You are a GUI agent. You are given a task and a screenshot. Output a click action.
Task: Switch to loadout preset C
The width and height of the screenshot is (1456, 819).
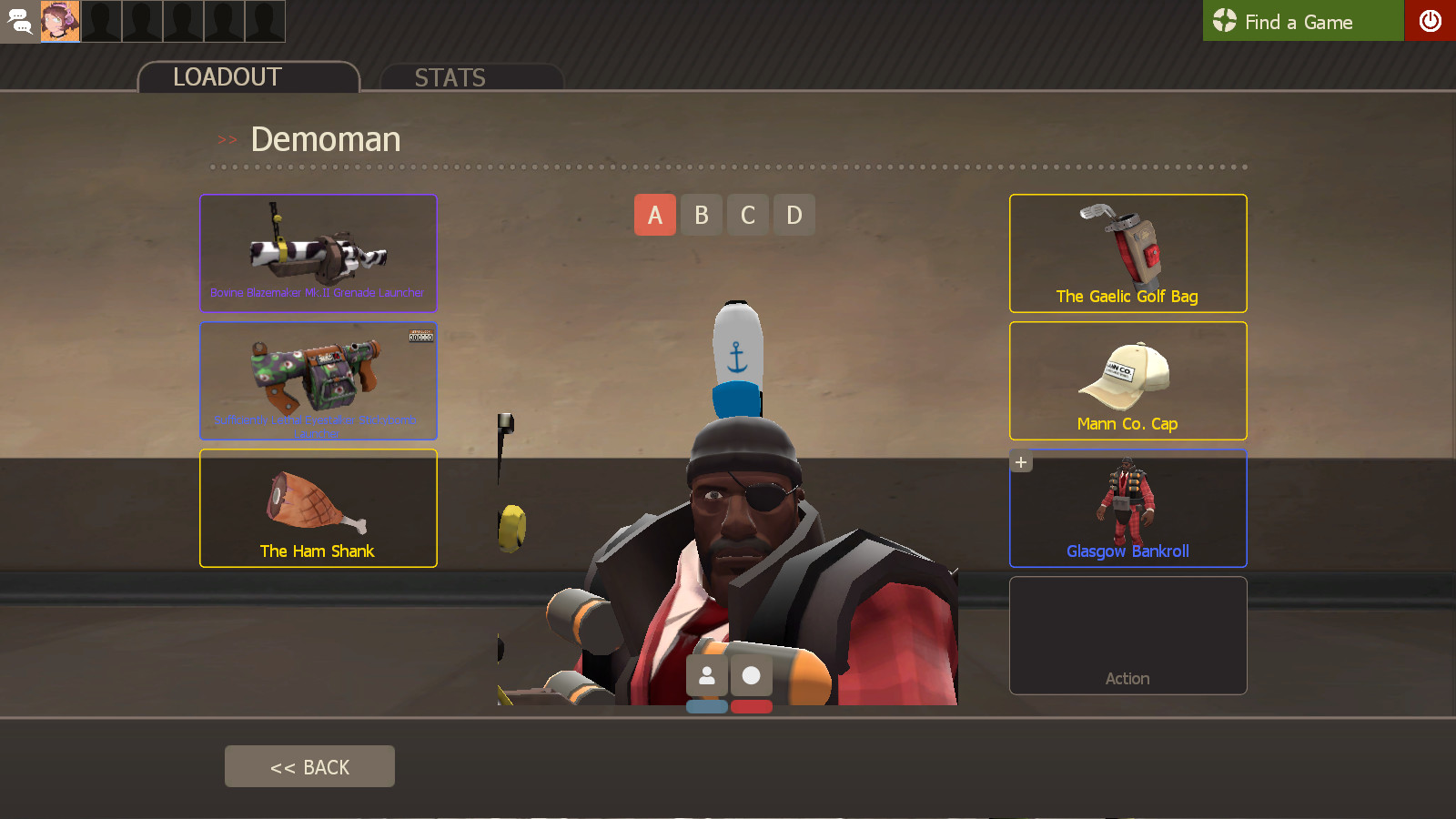click(x=747, y=215)
